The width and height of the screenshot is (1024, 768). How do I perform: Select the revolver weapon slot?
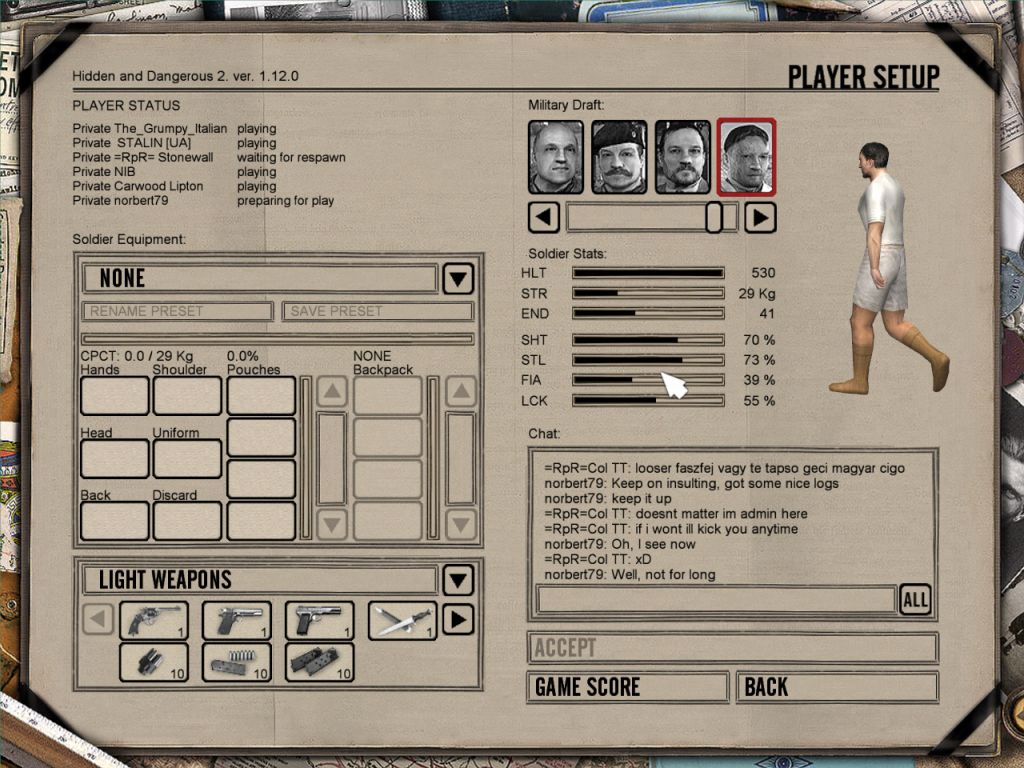(153, 620)
